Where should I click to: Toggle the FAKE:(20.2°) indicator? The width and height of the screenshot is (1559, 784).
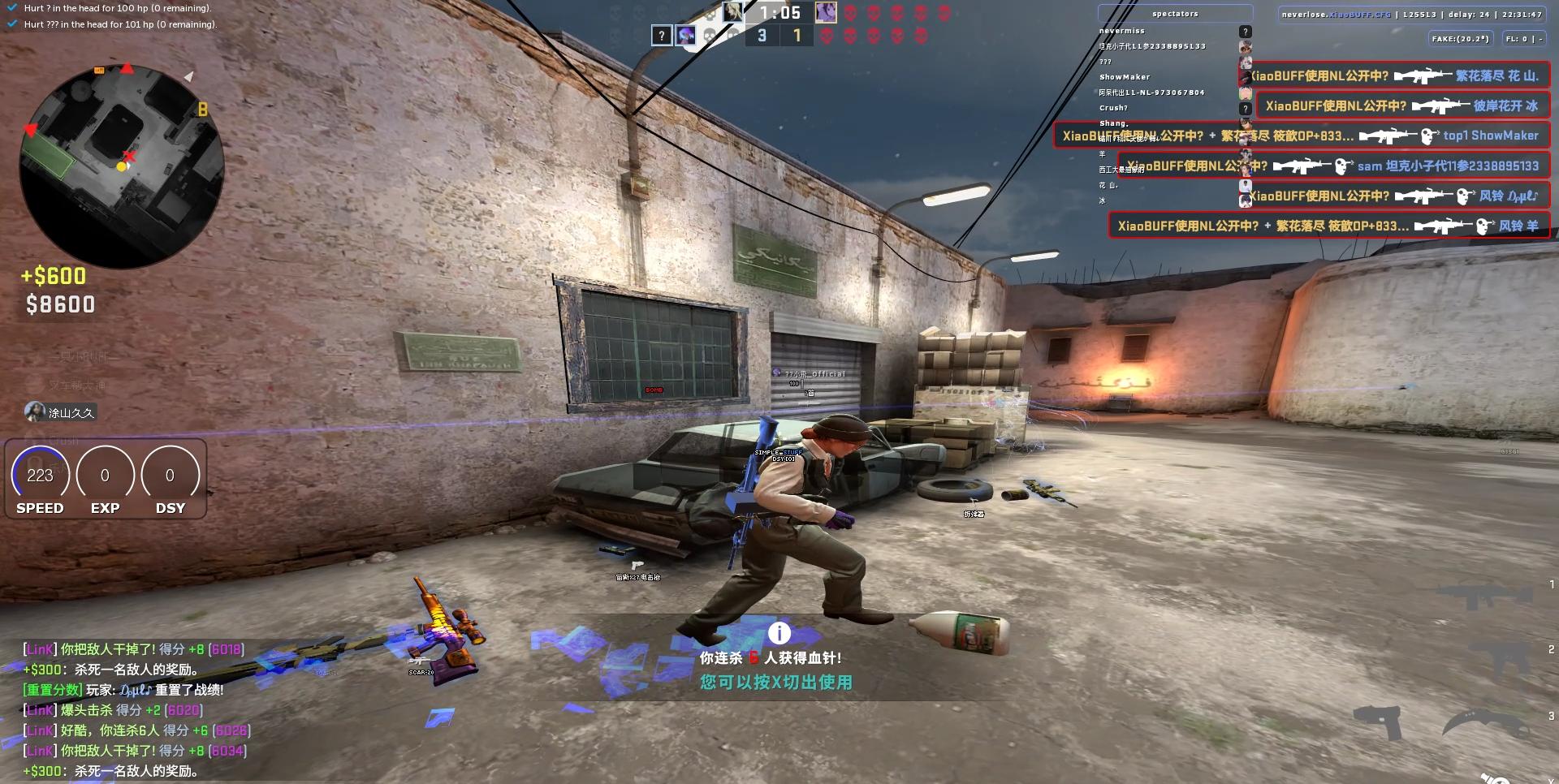pos(1463,38)
